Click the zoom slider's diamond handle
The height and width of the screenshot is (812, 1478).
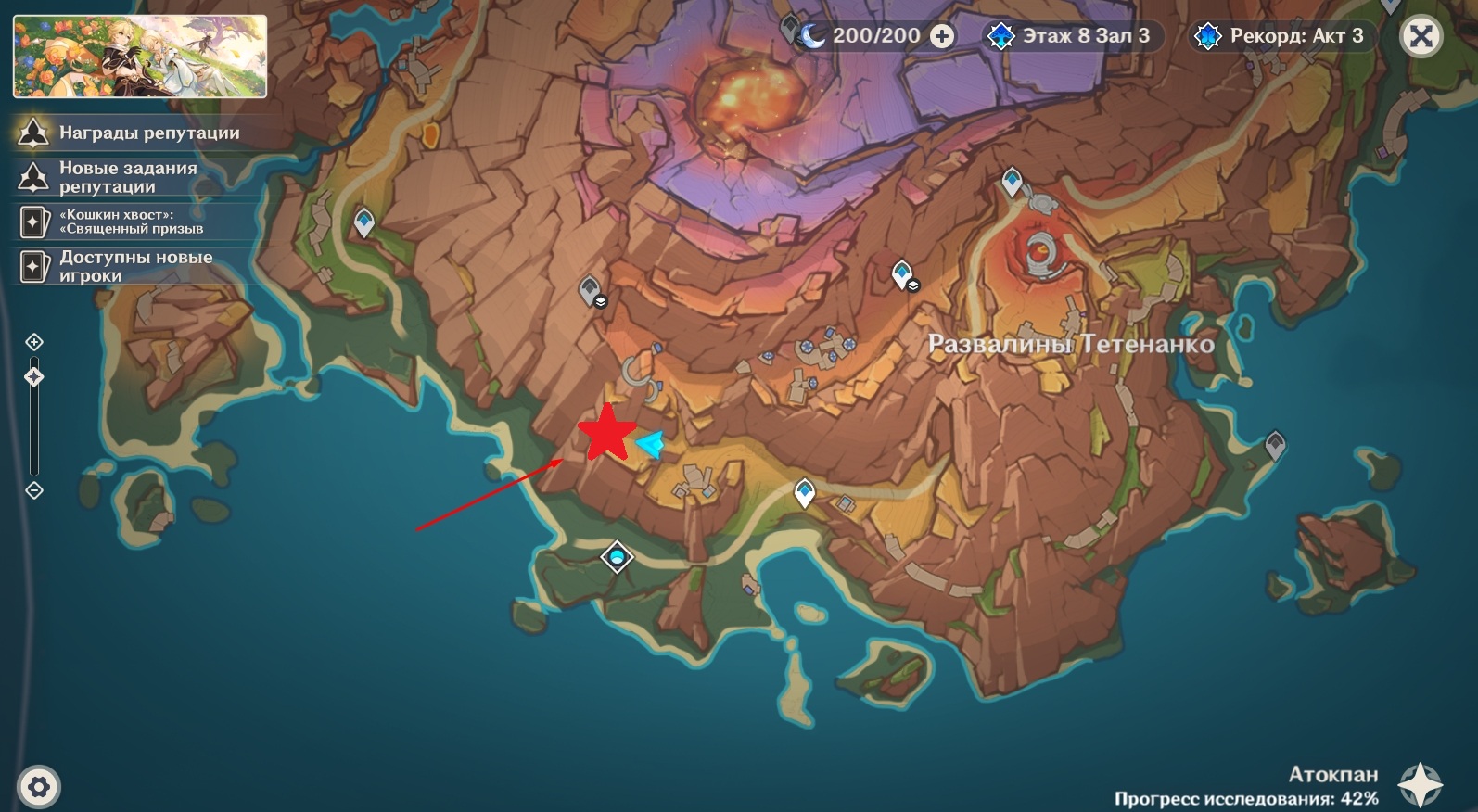(34, 377)
